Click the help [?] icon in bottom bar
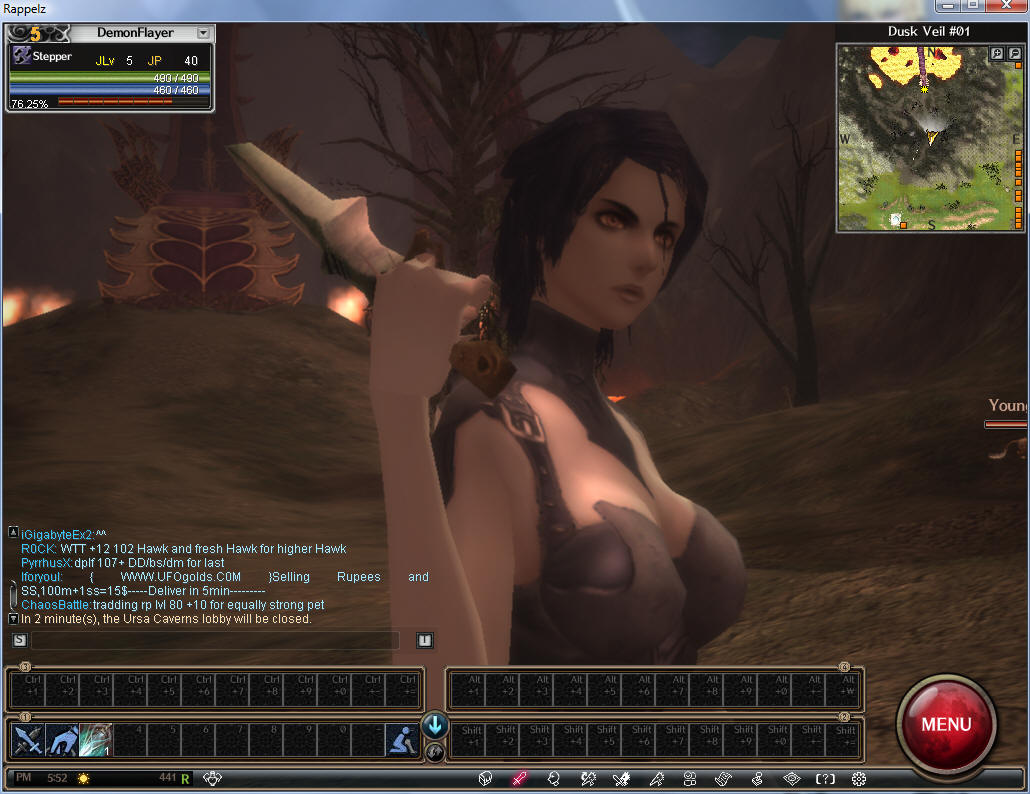The width and height of the screenshot is (1030, 794). pyautogui.click(x=825, y=778)
